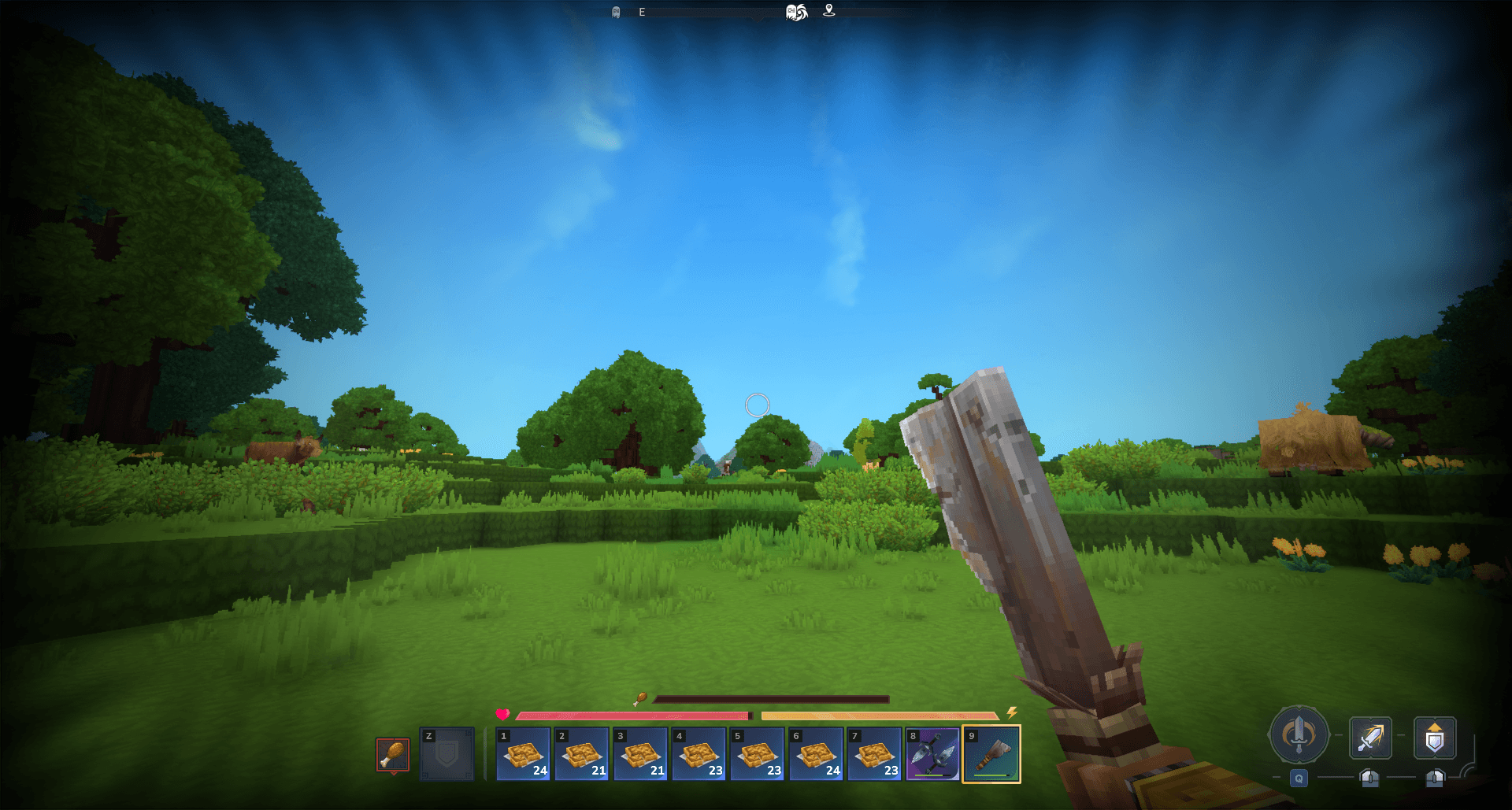The width and height of the screenshot is (1512, 810).
Task: Select the food stack in hotbar slot 2
Action: tap(581, 754)
